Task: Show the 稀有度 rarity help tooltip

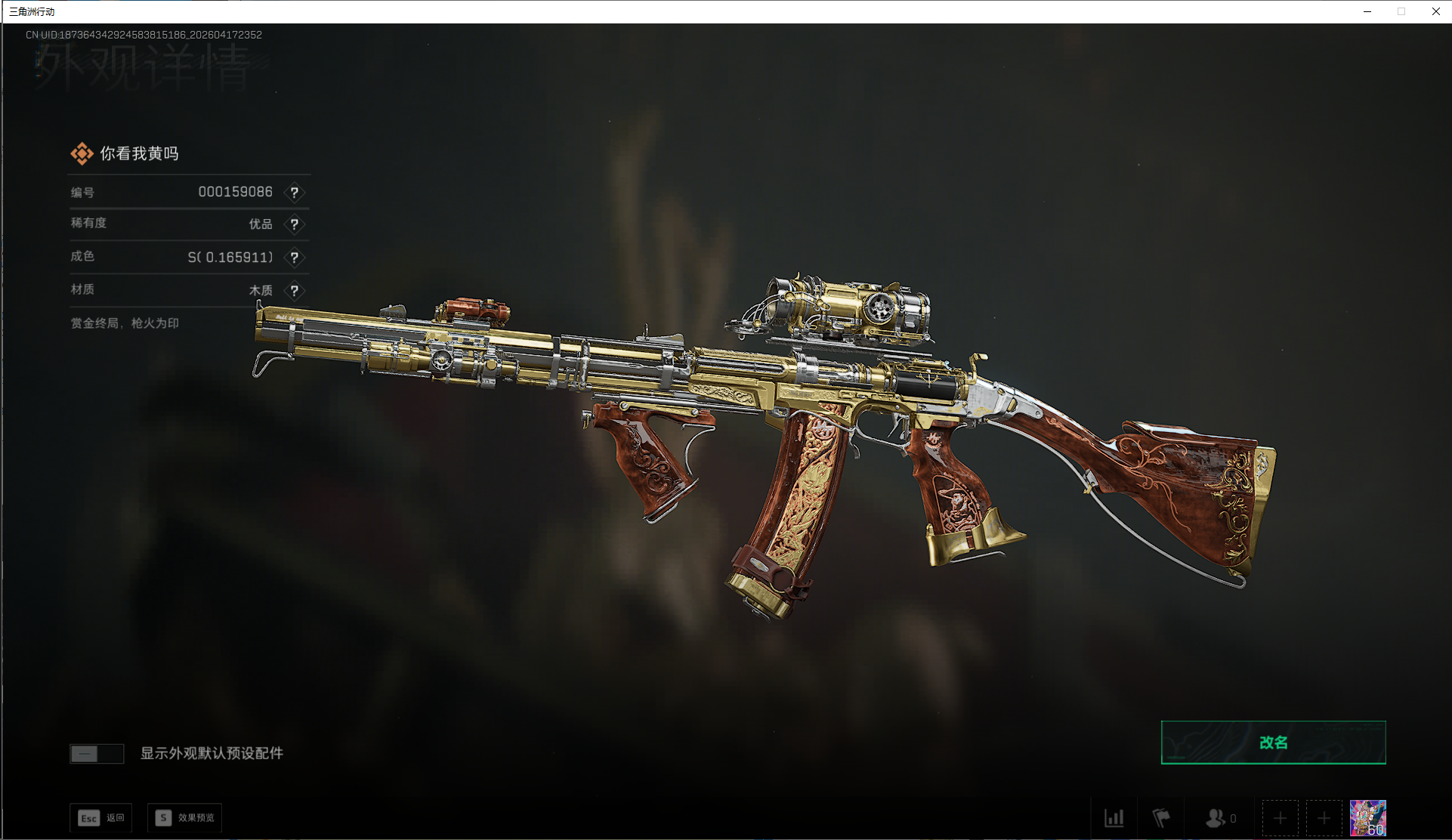Action: point(295,224)
